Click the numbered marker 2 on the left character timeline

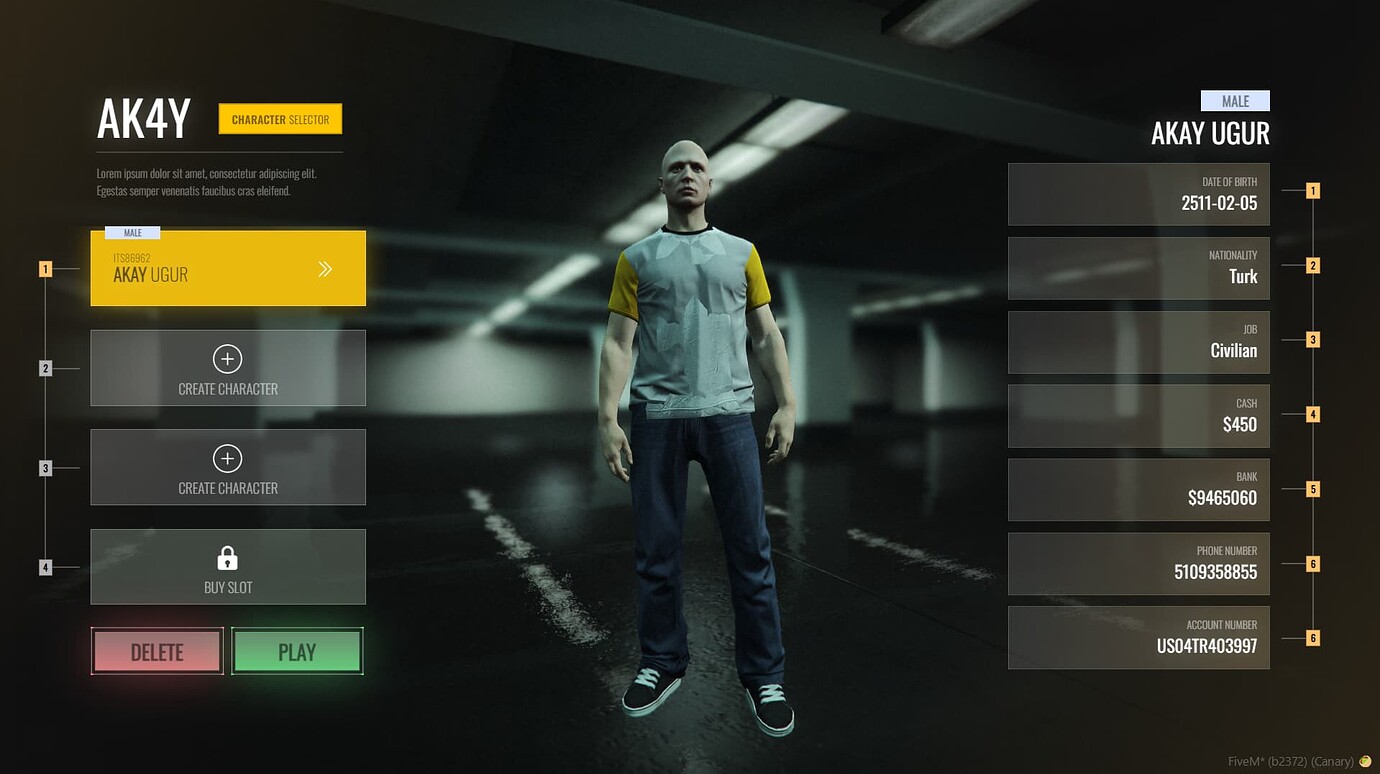46,367
